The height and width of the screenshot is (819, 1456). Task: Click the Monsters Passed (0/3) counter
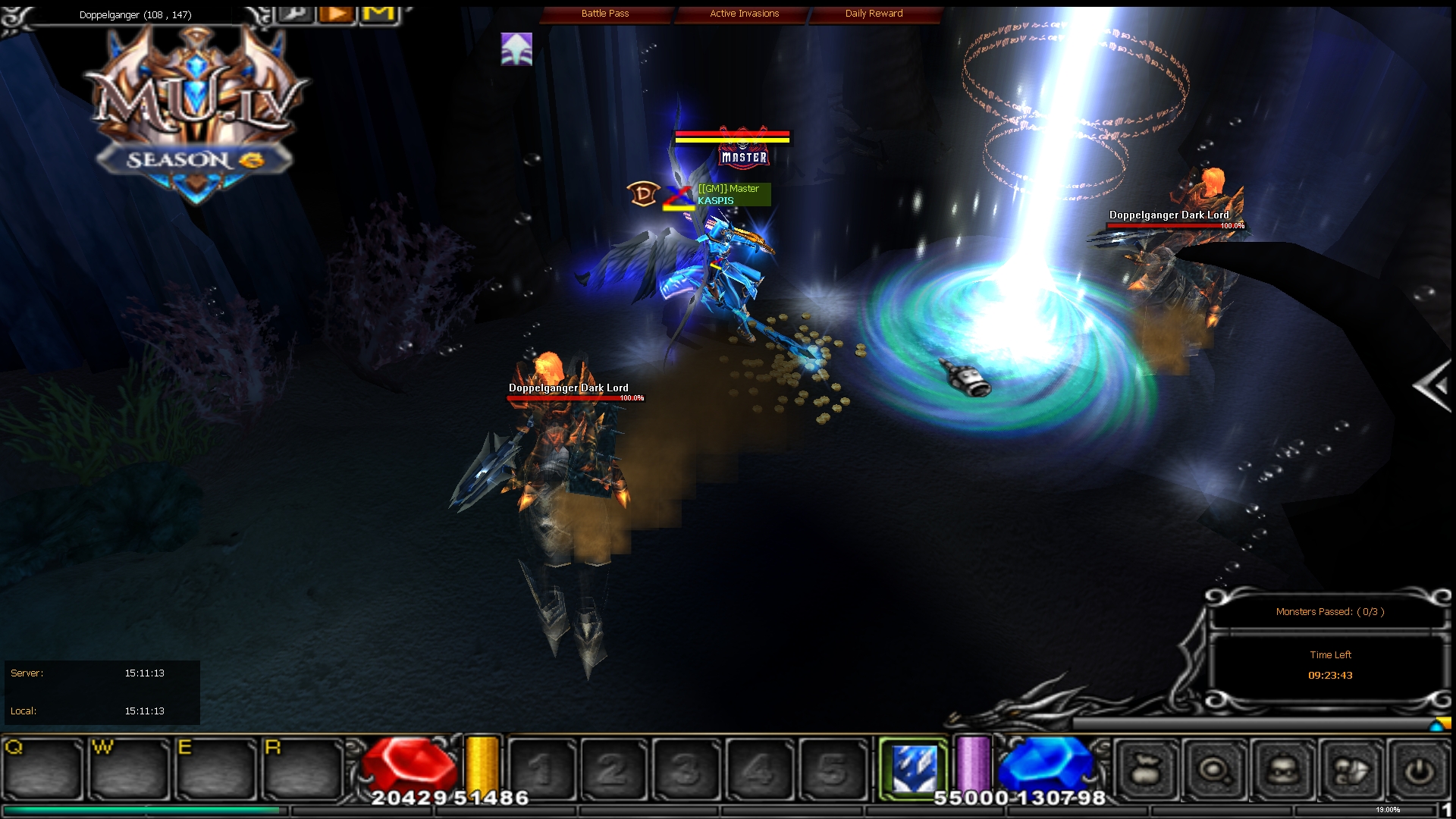click(x=1329, y=611)
